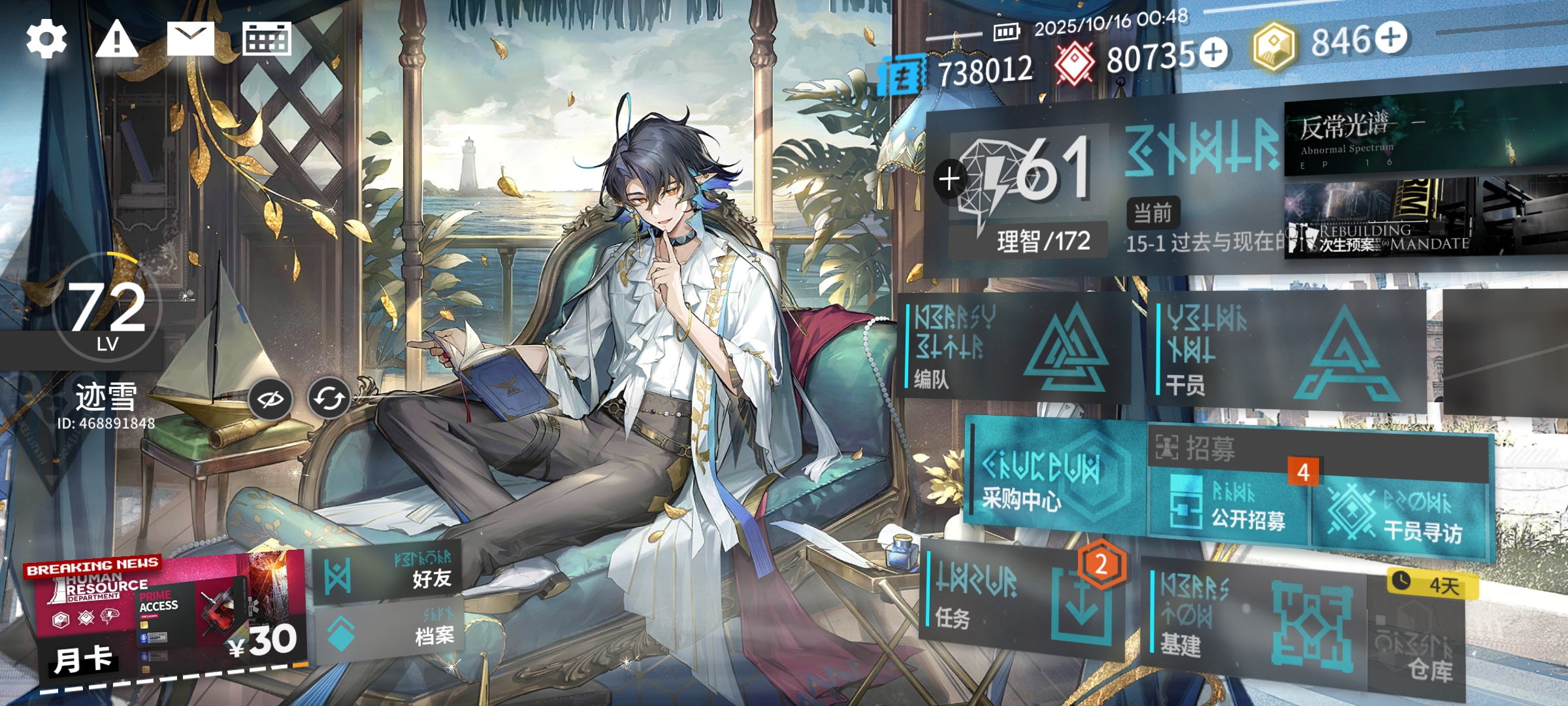The height and width of the screenshot is (706, 1568).
Task: Open the 好友 friends list
Action: 389,572
